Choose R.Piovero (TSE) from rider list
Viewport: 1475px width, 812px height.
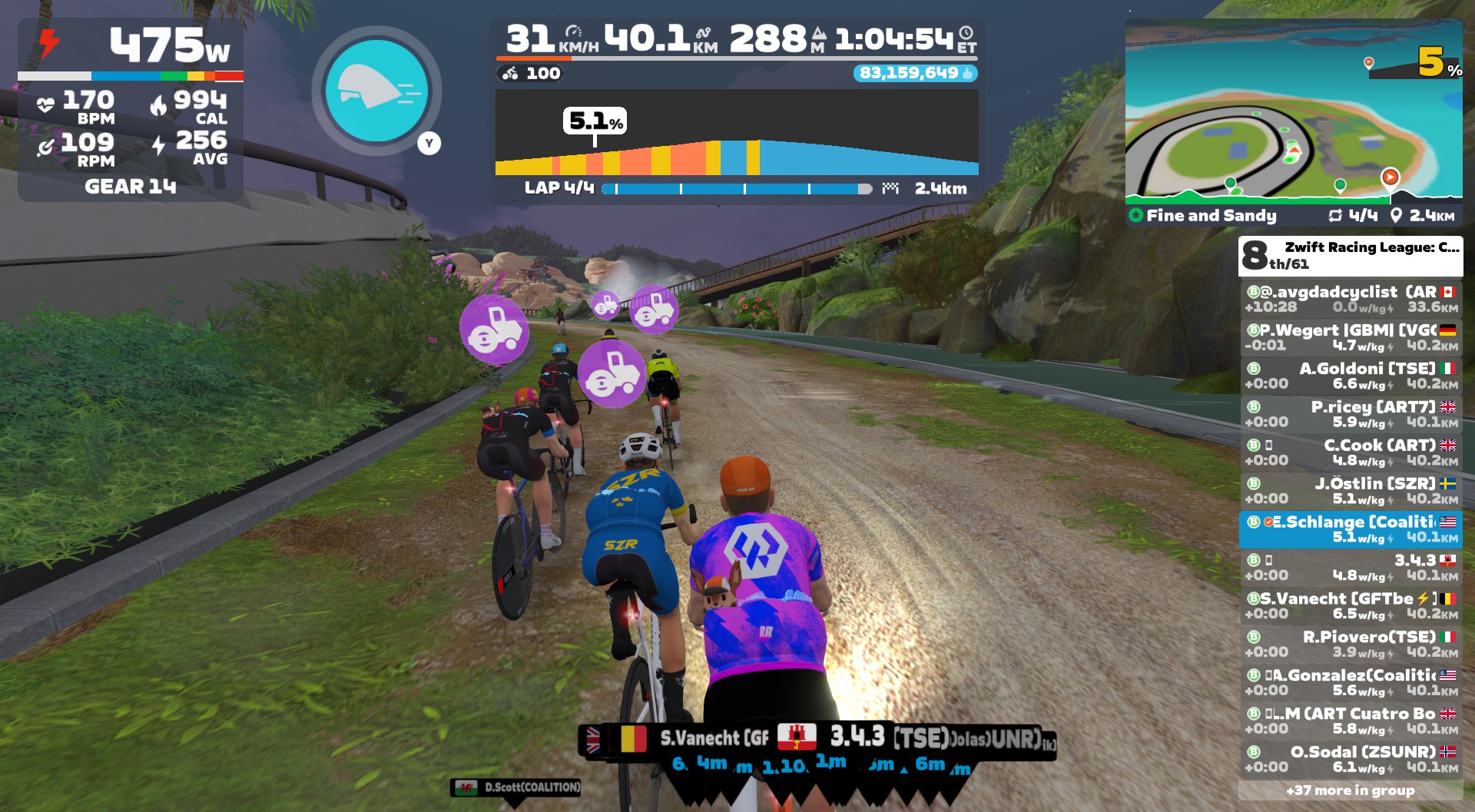click(1350, 645)
